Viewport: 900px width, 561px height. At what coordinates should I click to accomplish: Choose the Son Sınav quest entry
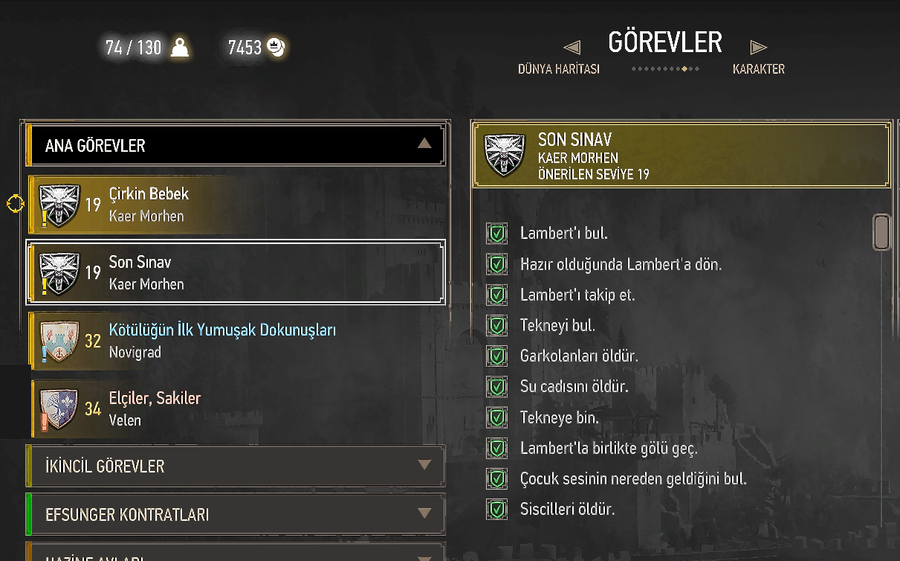[x=236, y=273]
